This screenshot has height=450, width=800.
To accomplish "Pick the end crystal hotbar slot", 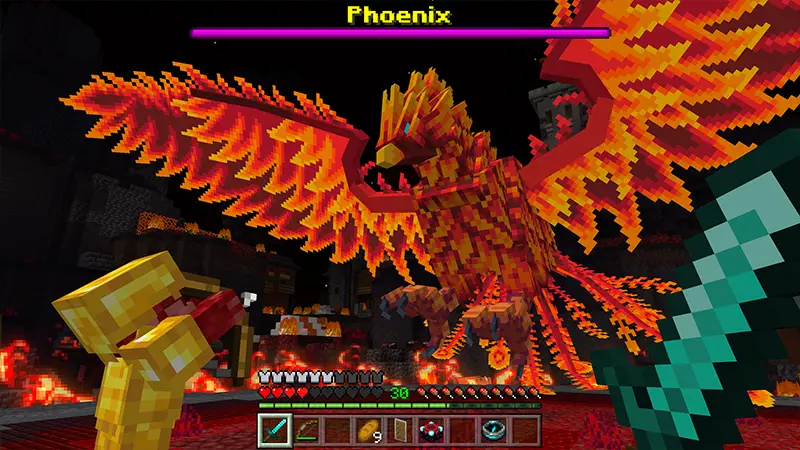I will (x=432, y=430).
